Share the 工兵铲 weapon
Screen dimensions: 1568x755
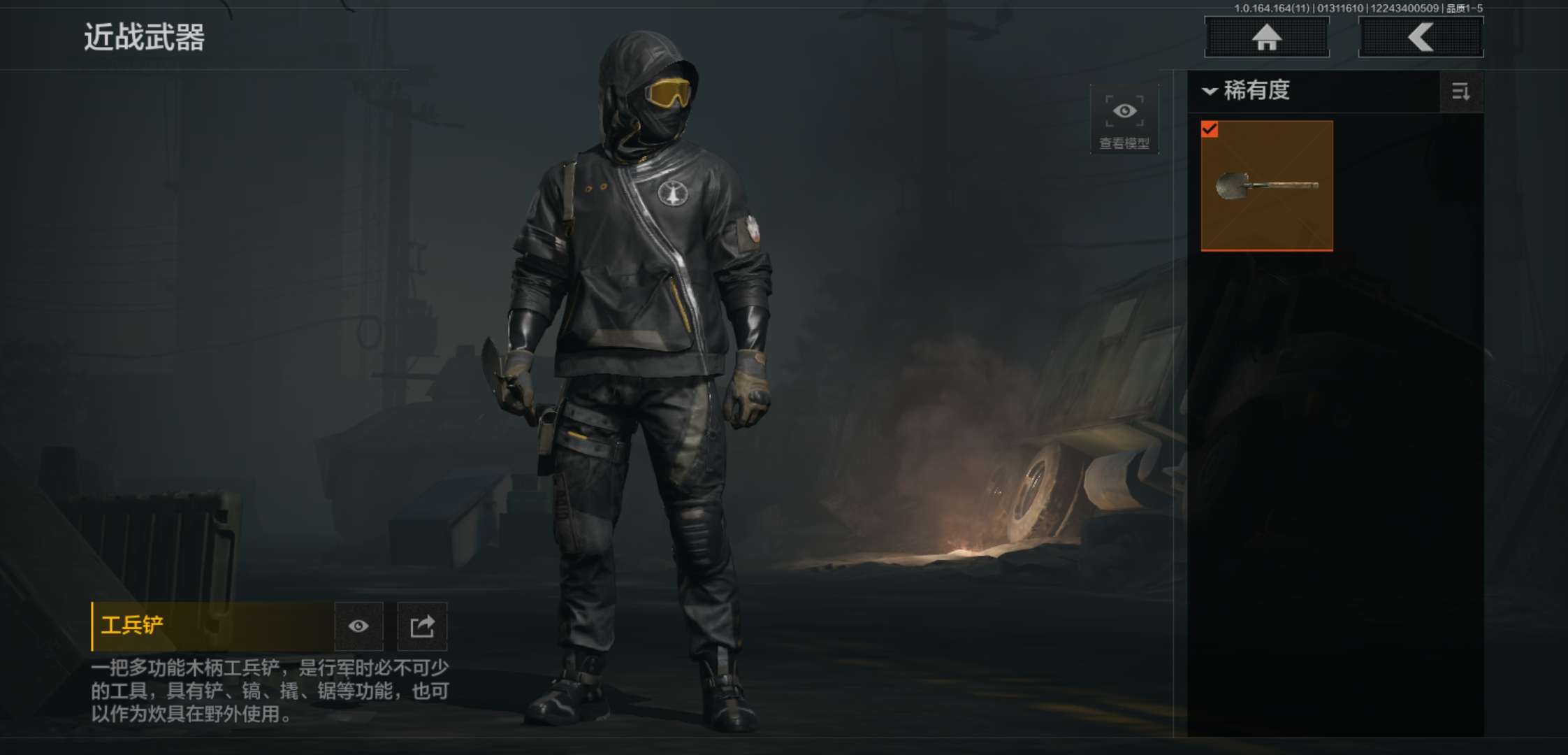[x=422, y=626]
